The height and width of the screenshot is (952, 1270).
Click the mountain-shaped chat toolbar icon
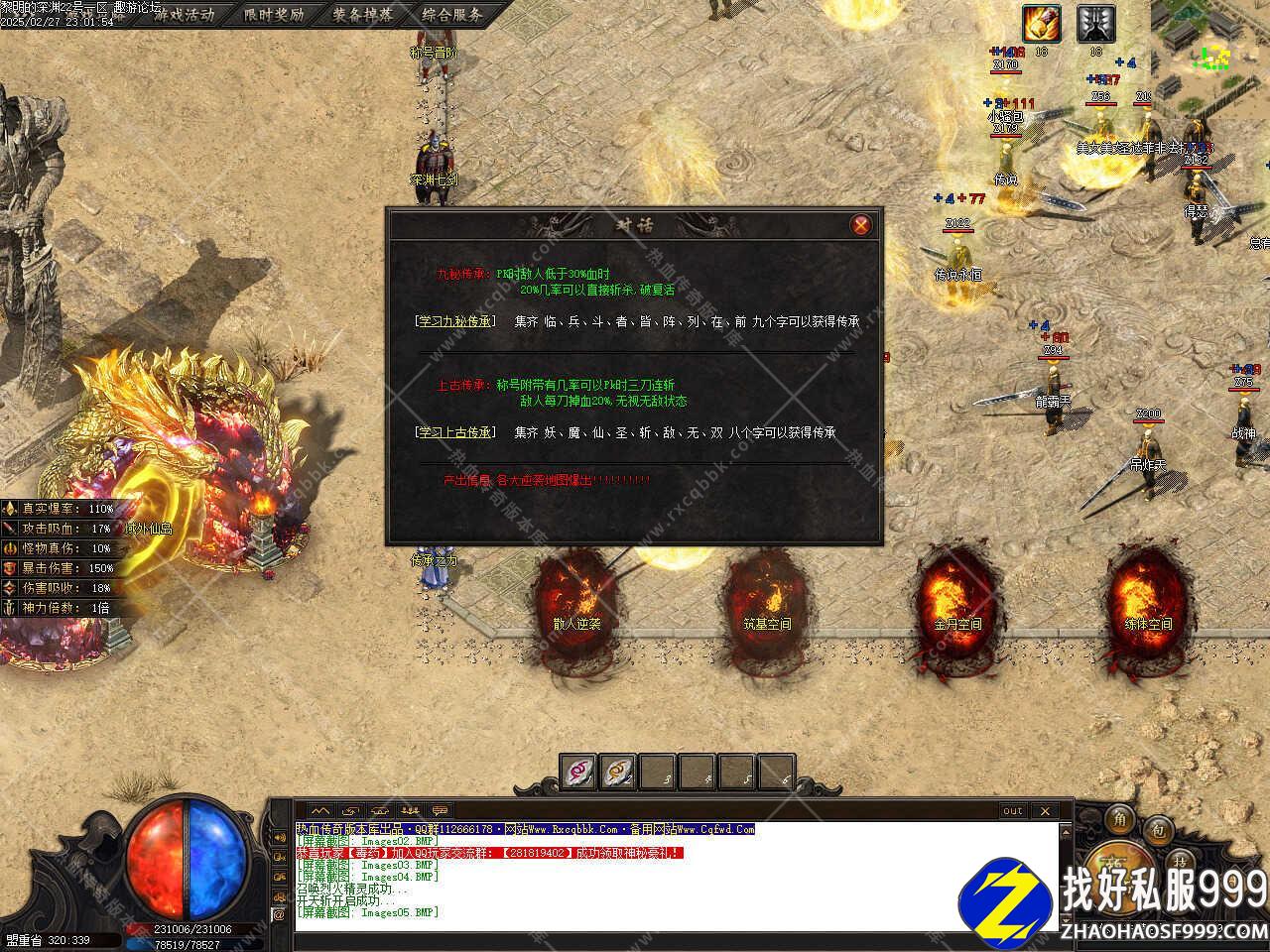click(318, 810)
